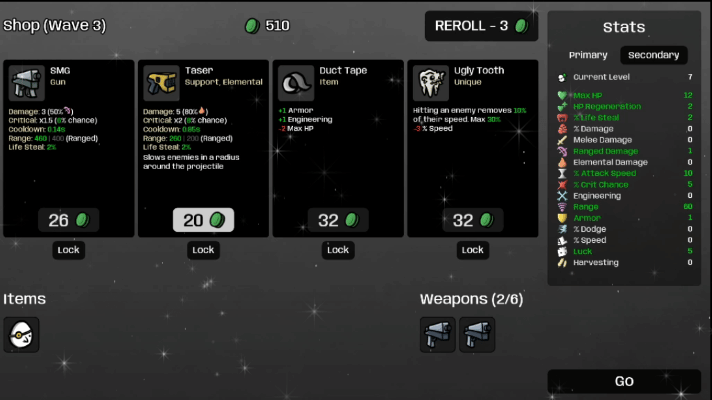The width and height of the screenshot is (712, 400).
Task: Buy the SMG for 26
Action: coord(68,220)
